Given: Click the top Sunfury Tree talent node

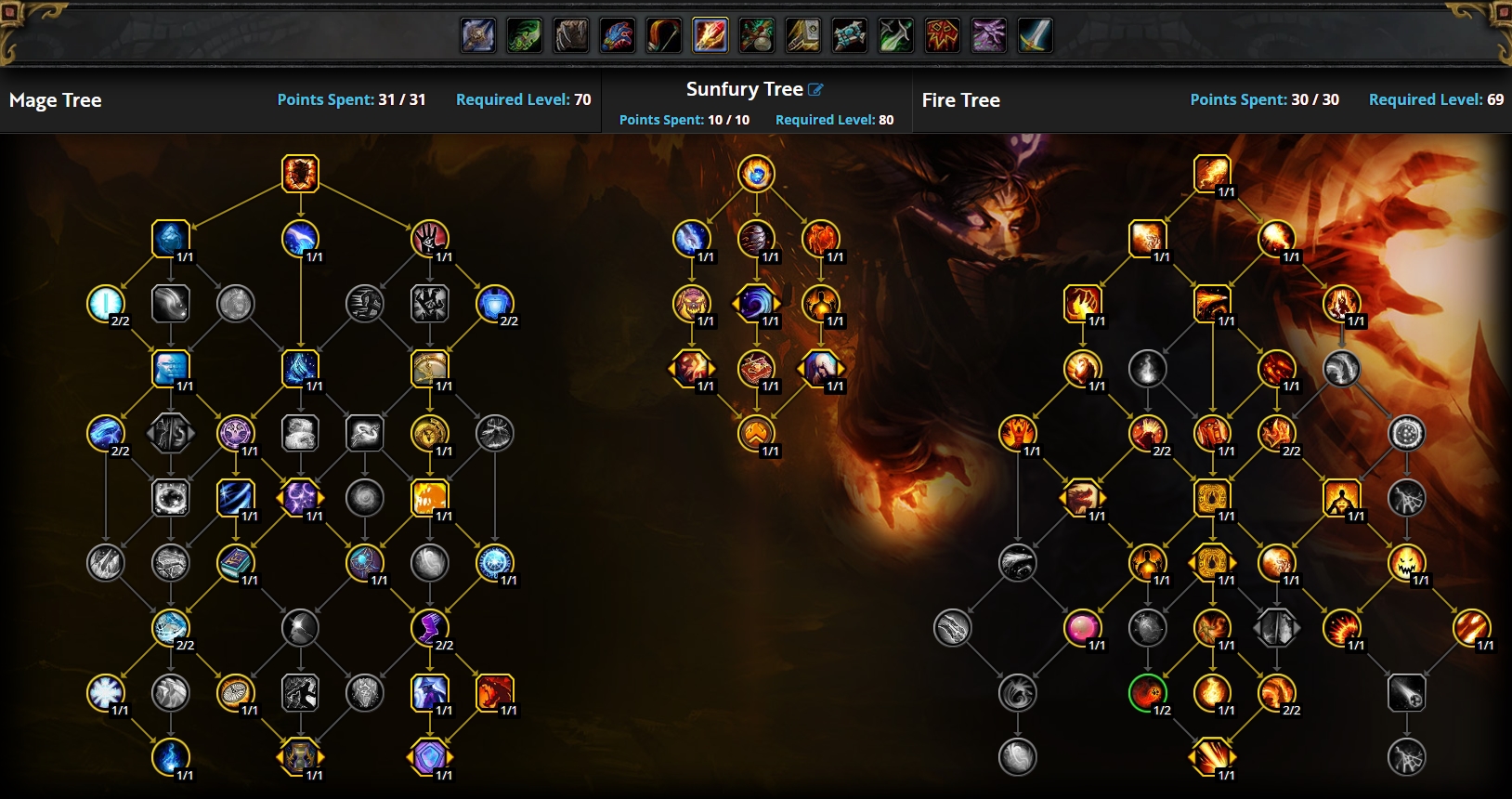Looking at the screenshot, I should (x=756, y=174).
